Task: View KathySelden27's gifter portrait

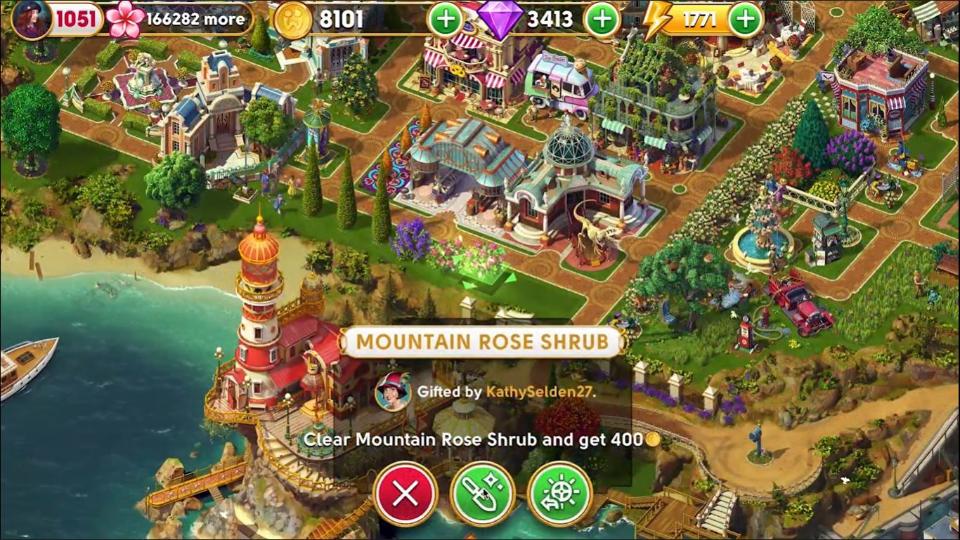Action: click(x=392, y=391)
